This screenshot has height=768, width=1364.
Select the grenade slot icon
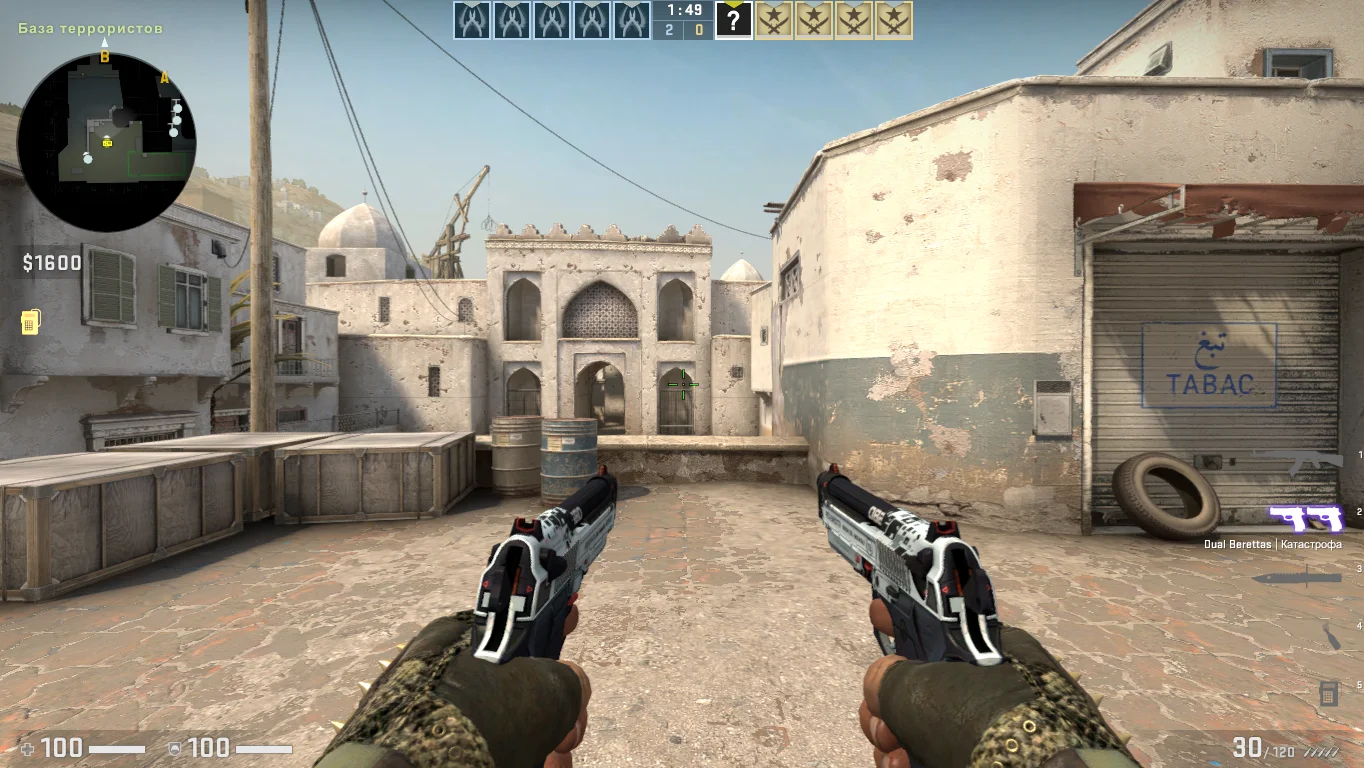click(x=1331, y=636)
